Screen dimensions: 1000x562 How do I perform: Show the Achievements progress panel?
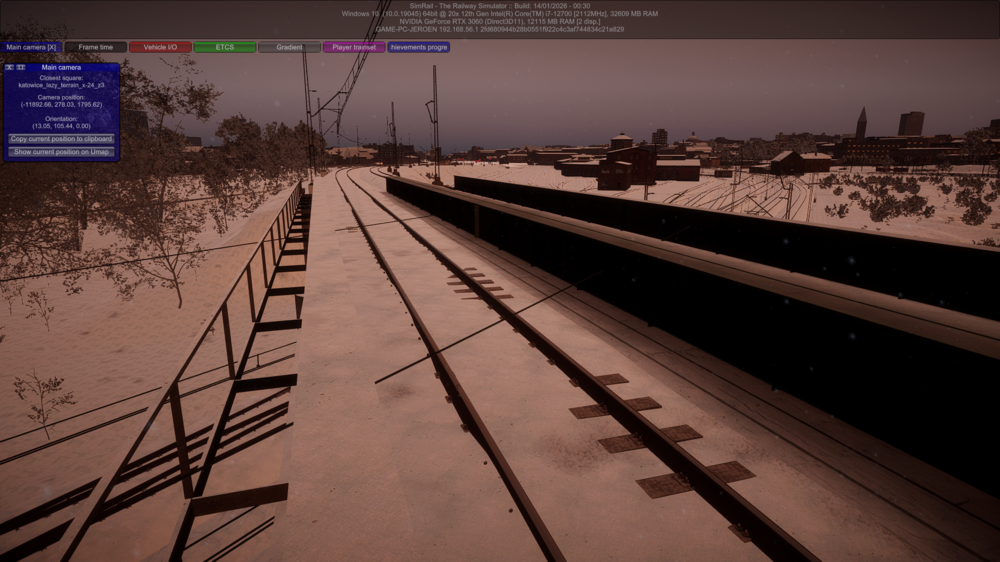tap(419, 47)
